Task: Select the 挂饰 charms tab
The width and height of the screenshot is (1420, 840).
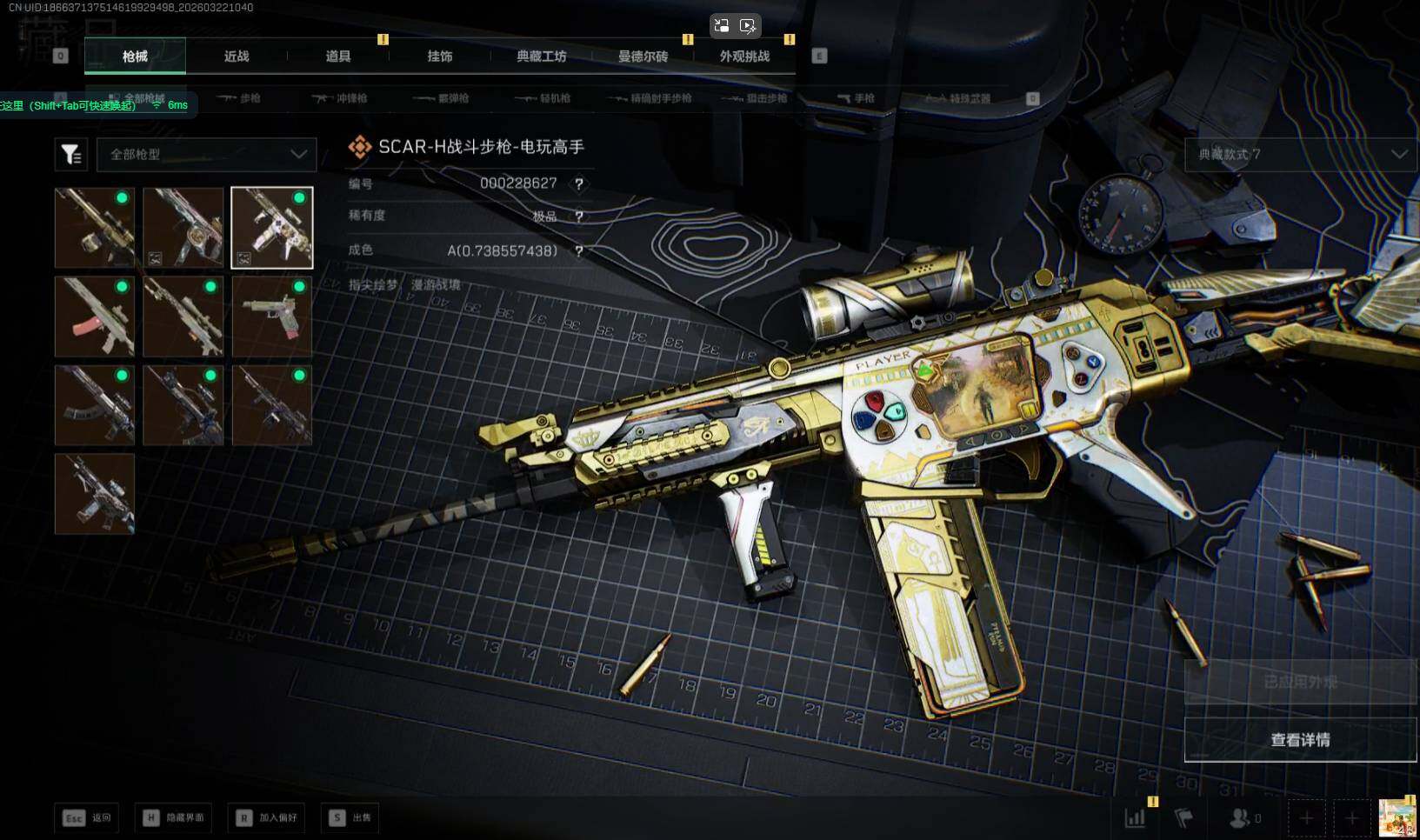Action: click(x=440, y=57)
